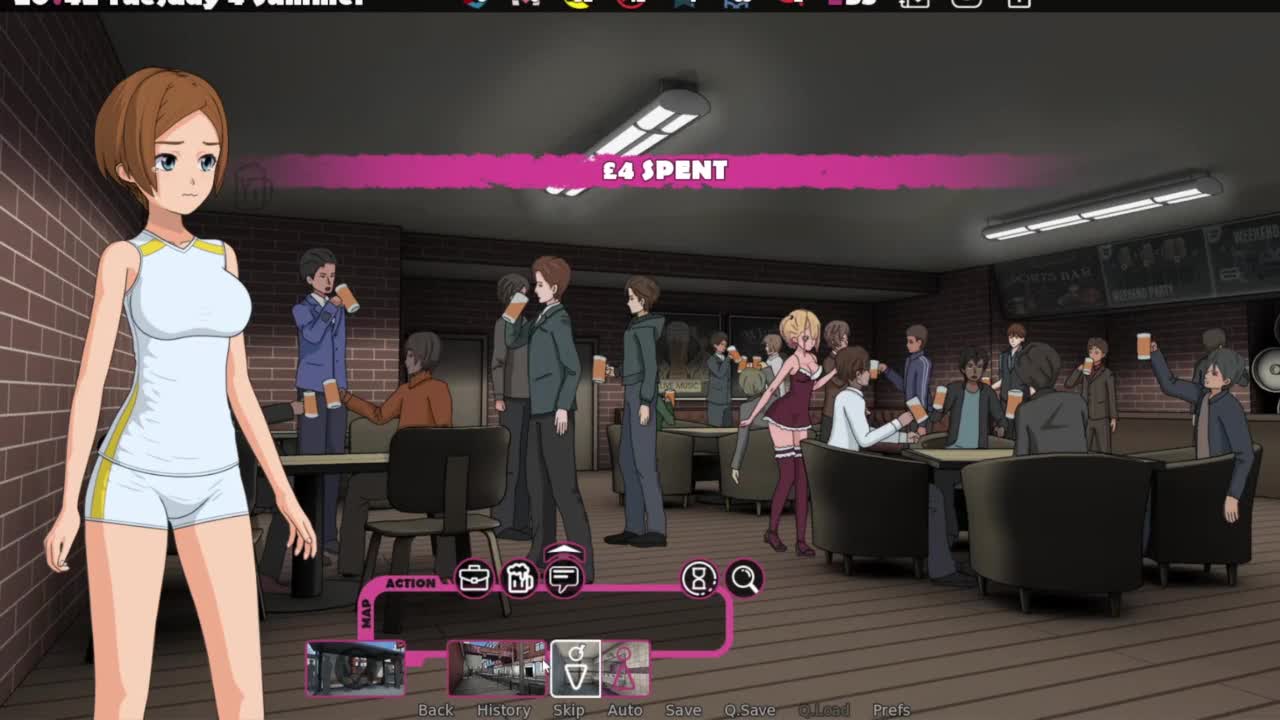Screen dimensions: 1280x720
Task: Open the Save menu
Action: 683,710
